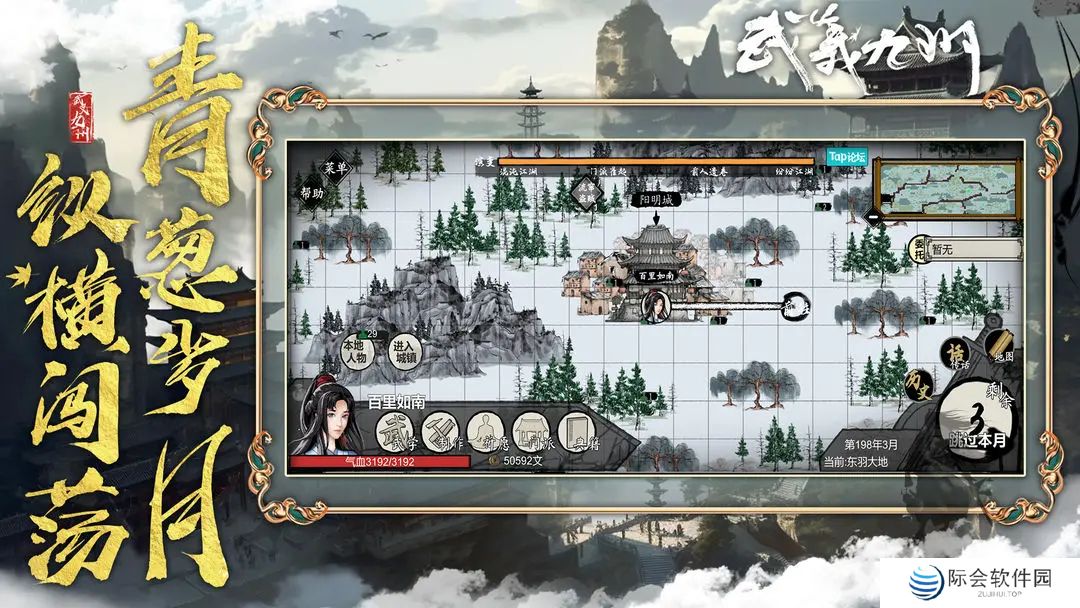Open the 帮助 help diamond

(311, 193)
